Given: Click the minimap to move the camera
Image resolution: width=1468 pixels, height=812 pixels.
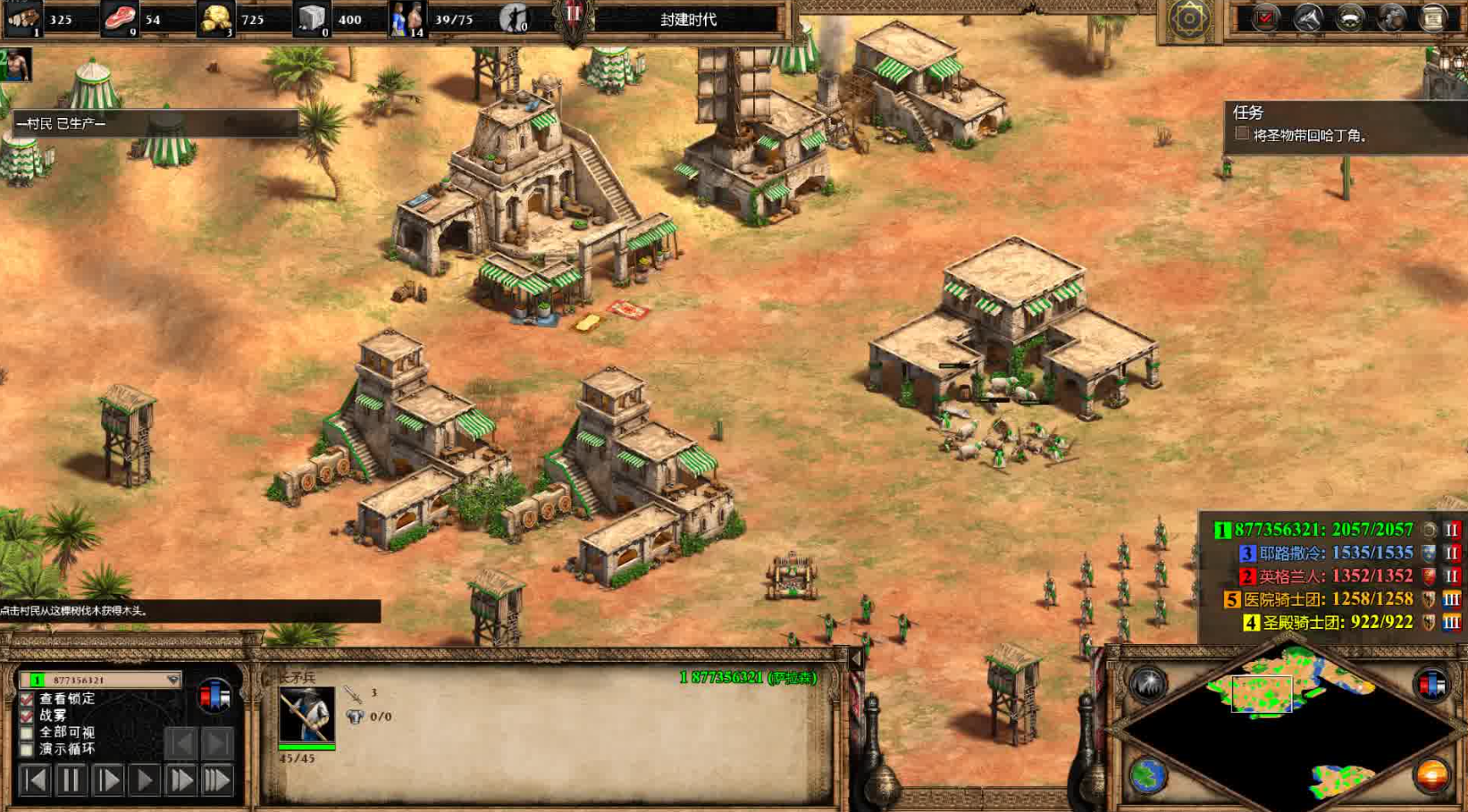Looking at the screenshot, I should click(1287, 715).
